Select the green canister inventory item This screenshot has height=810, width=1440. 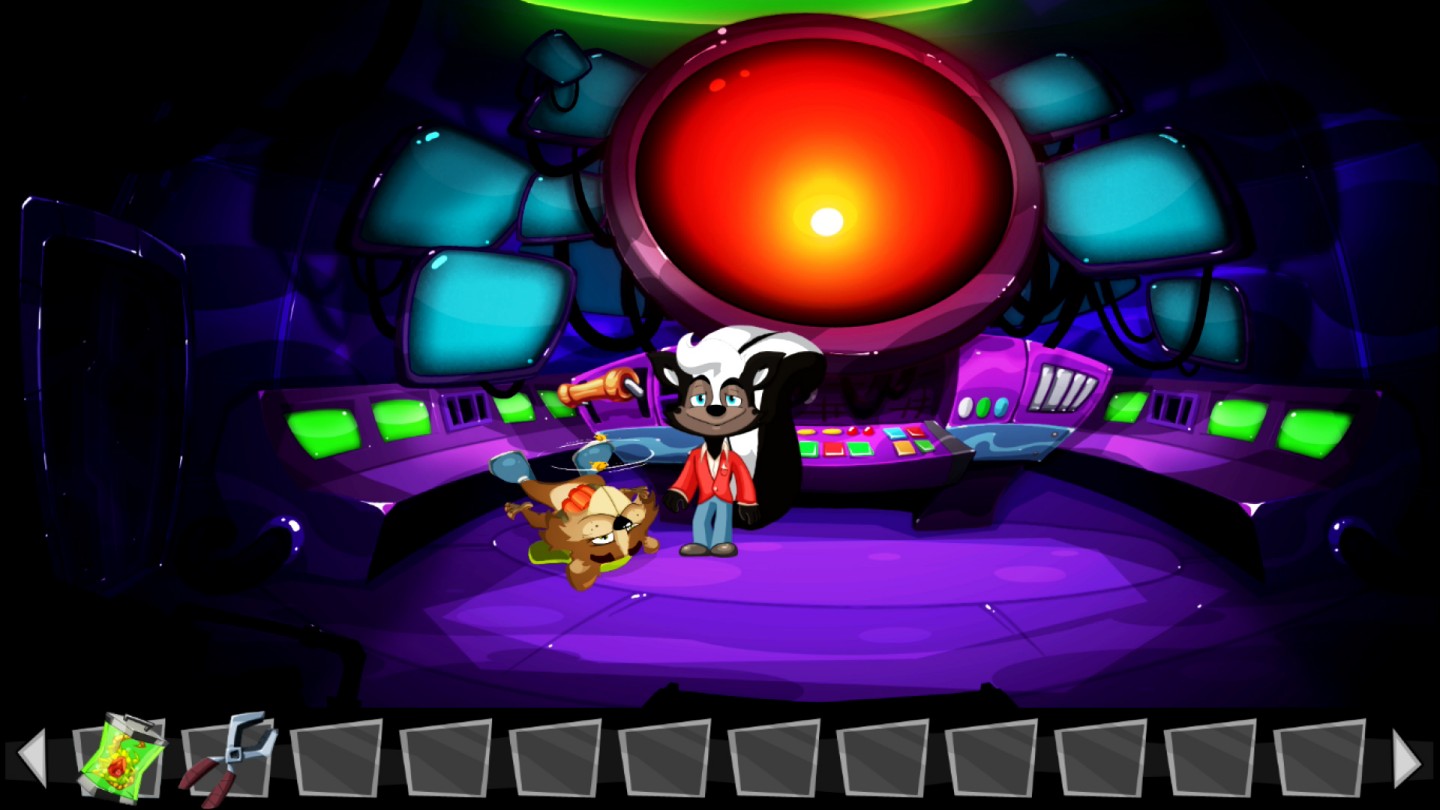(x=121, y=756)
